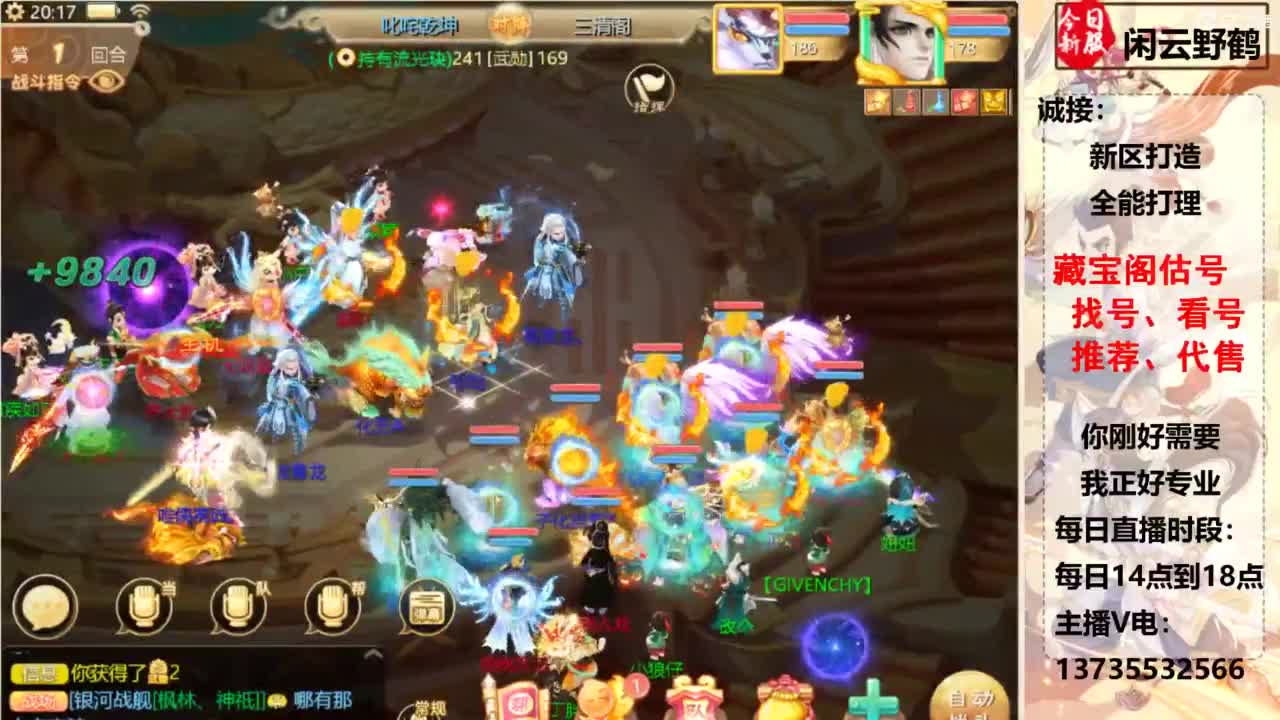Screen dimensions: 1280x720
Task: Expand the 常规 panel at bottom left
Action: [429, 708]
